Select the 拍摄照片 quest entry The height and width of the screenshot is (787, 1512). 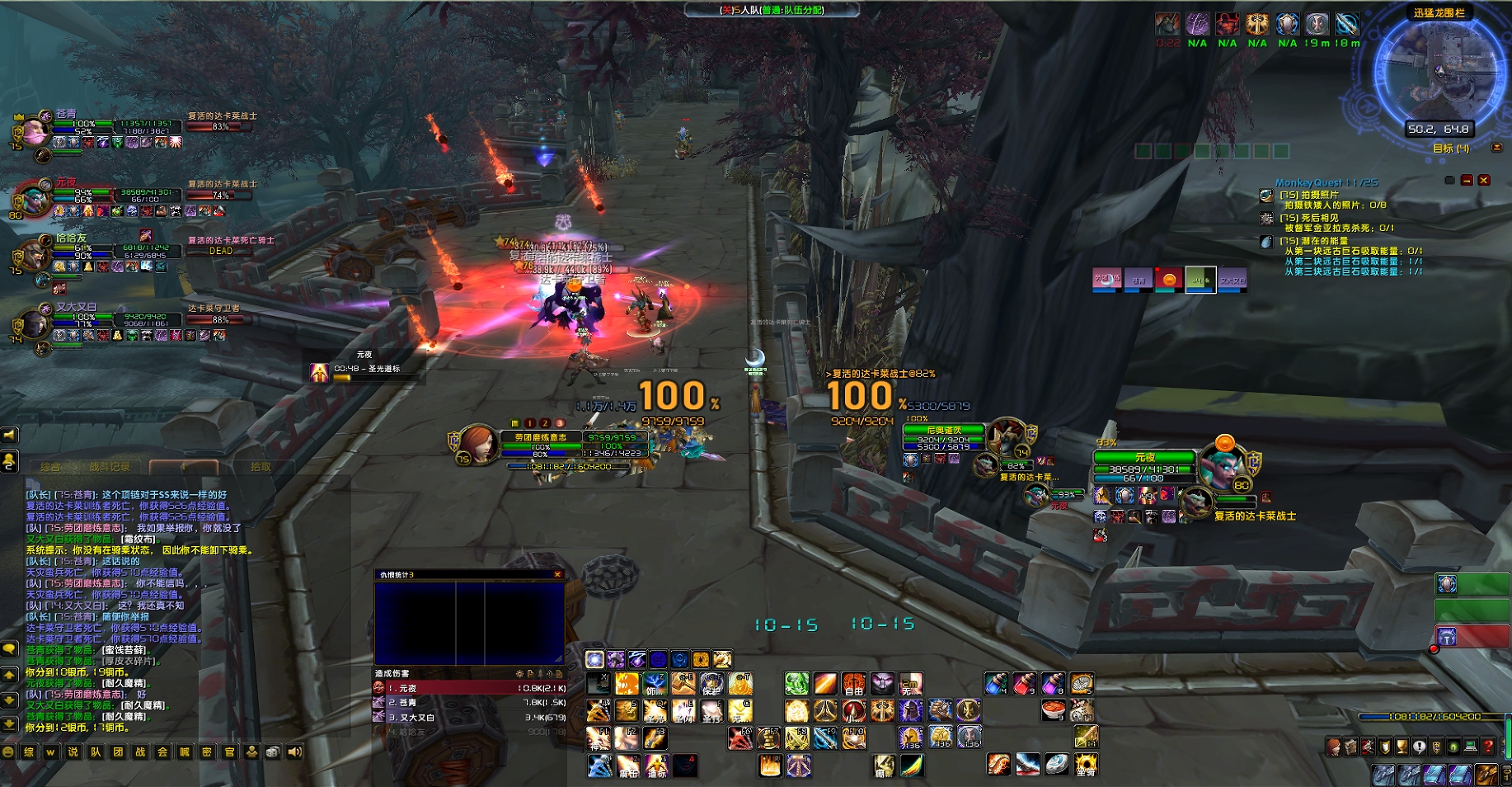pos(1309,196)
